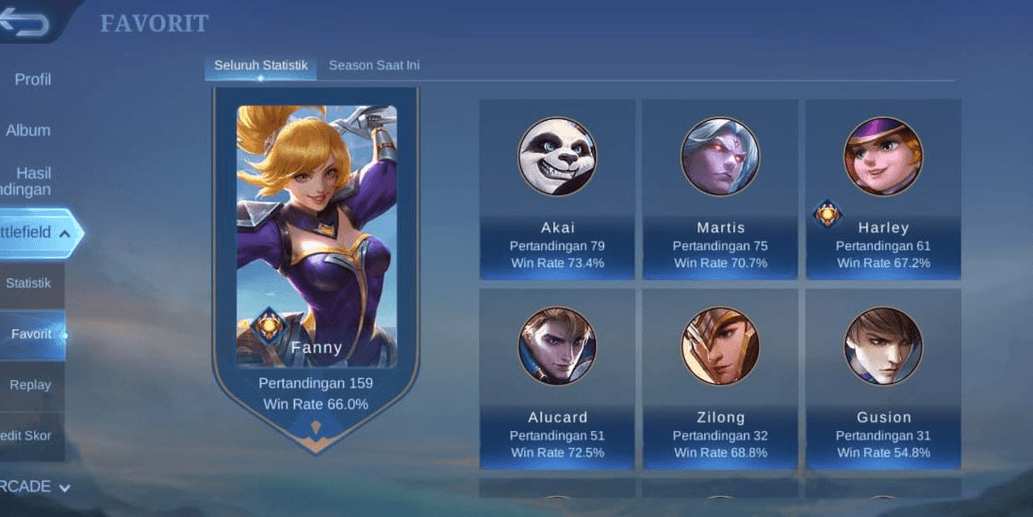Switch to Season Saat Ini tab

(x=374, y=66)
